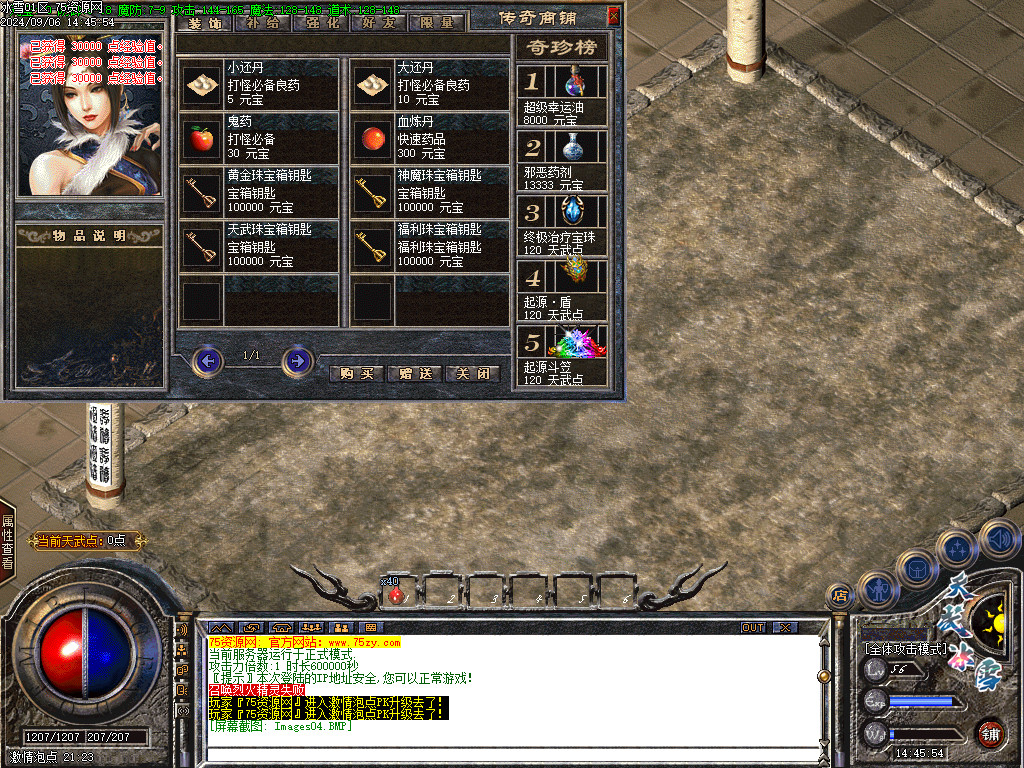Click the 购买 (Buy) button

[357, 374]
